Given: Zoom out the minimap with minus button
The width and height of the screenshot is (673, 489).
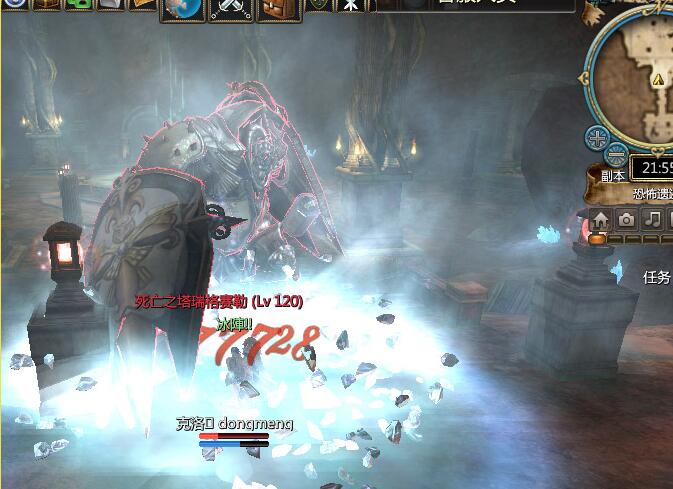Looking at the screenshot, I should click(617, 155).
